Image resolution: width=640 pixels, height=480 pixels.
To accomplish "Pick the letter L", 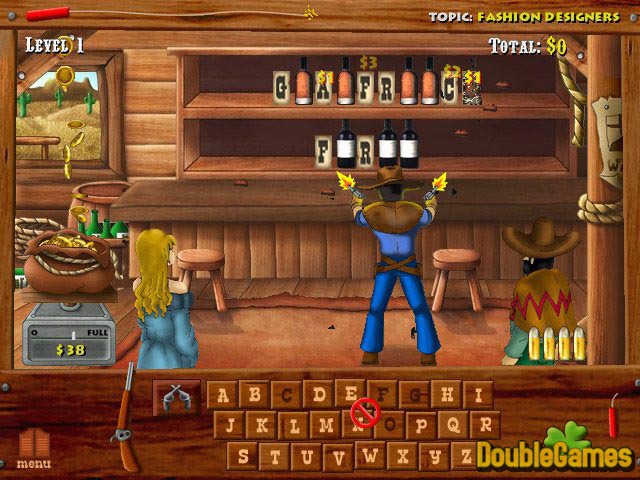I will tap(294, 426).
